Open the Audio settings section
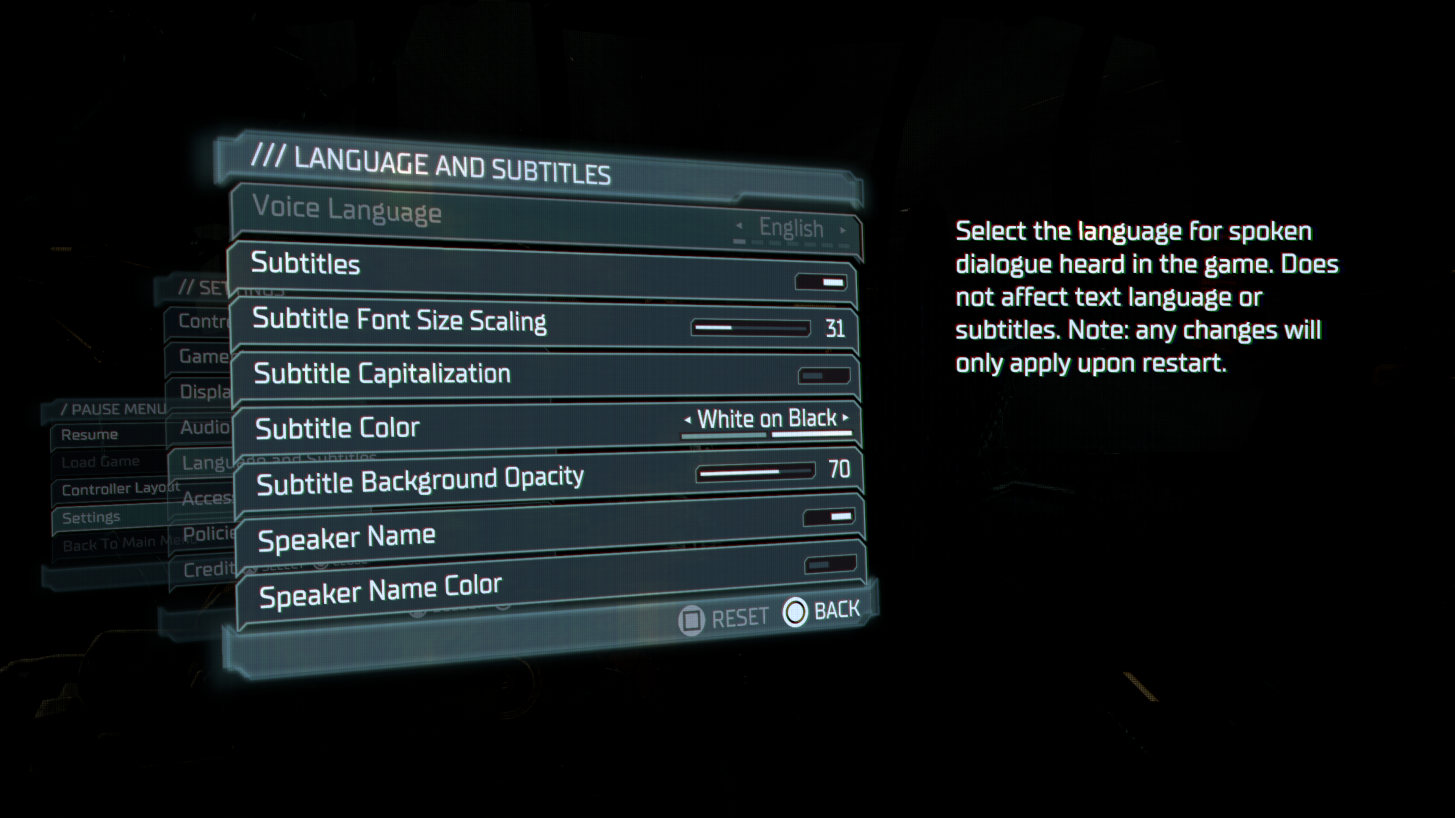Screen dimensions: 1455x818 coord(204,427)
